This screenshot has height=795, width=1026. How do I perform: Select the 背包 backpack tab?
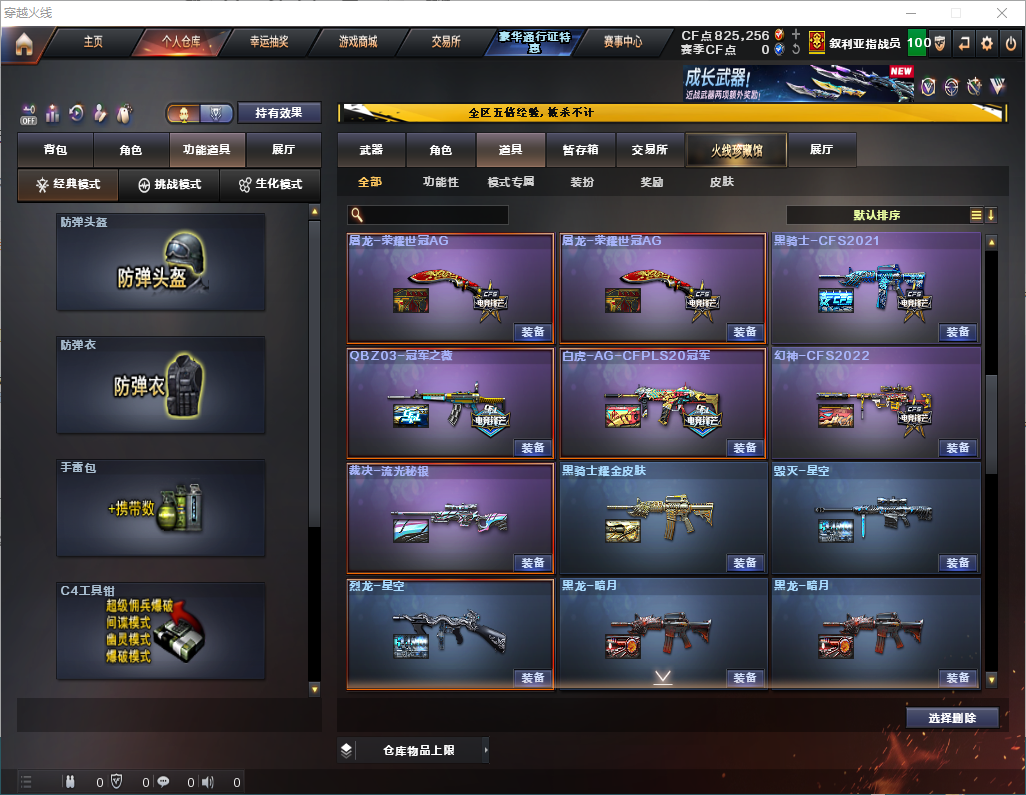(55, 150)
